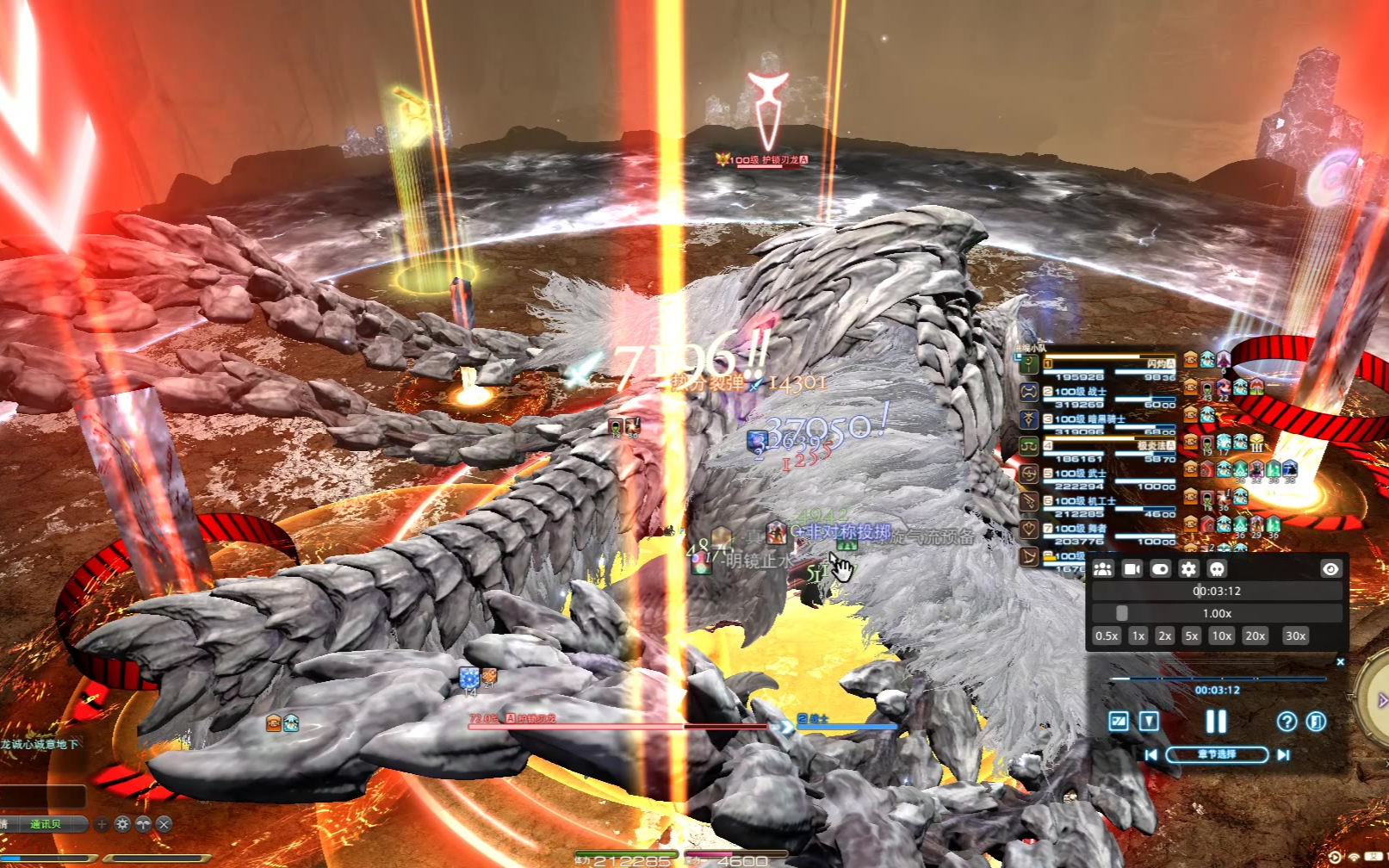This screenshot has height=868, width=1389.
Task: Toggle the eye visibility icon
Action: tap(1330, 569)
